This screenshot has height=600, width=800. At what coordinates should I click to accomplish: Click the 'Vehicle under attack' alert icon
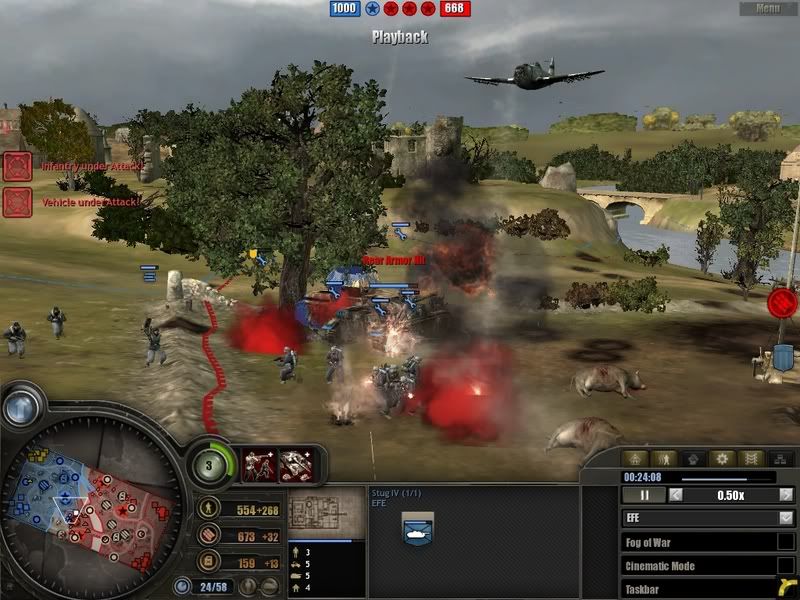17,202
